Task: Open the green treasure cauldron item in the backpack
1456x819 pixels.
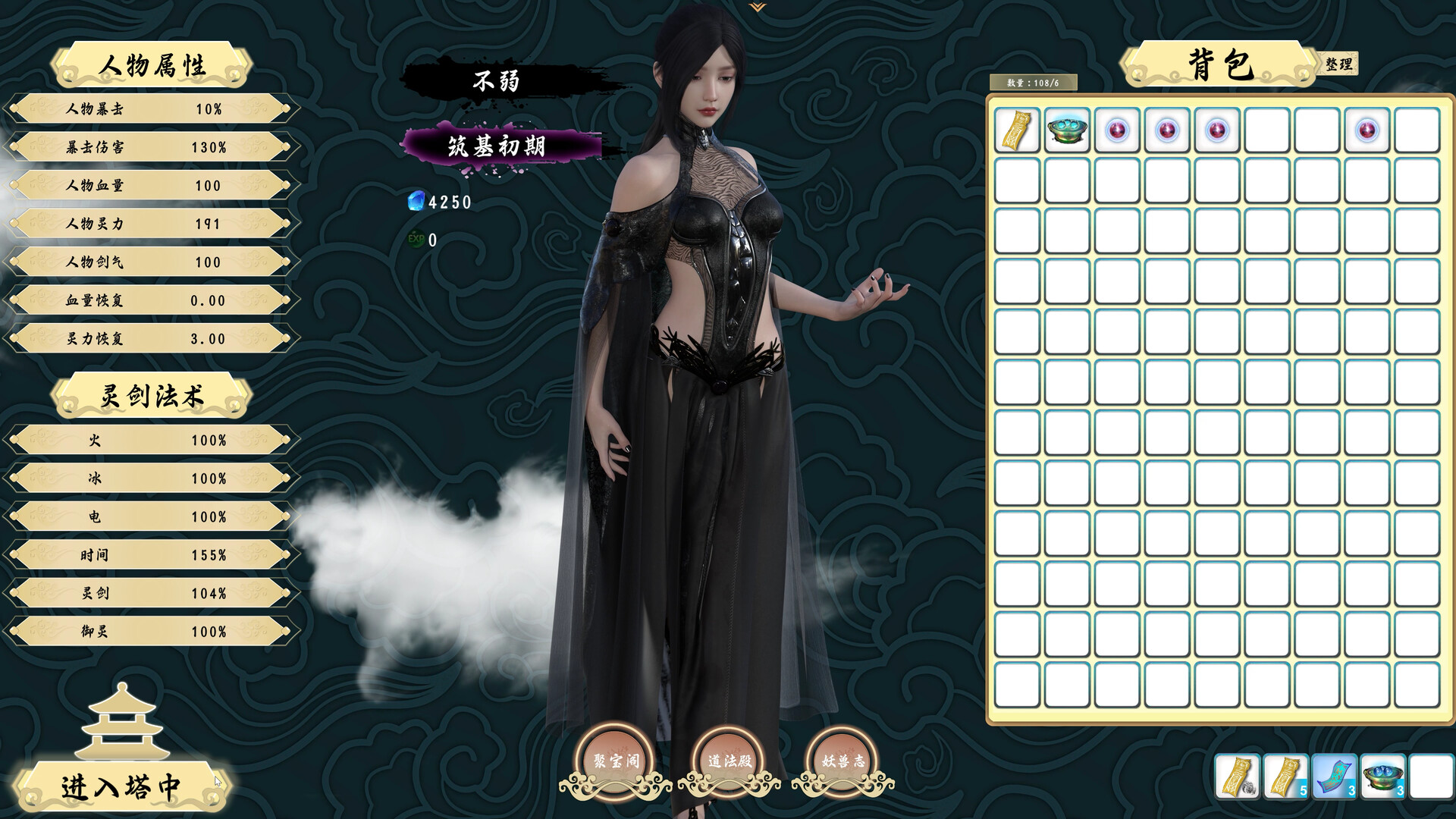Action: point(1066,130)
